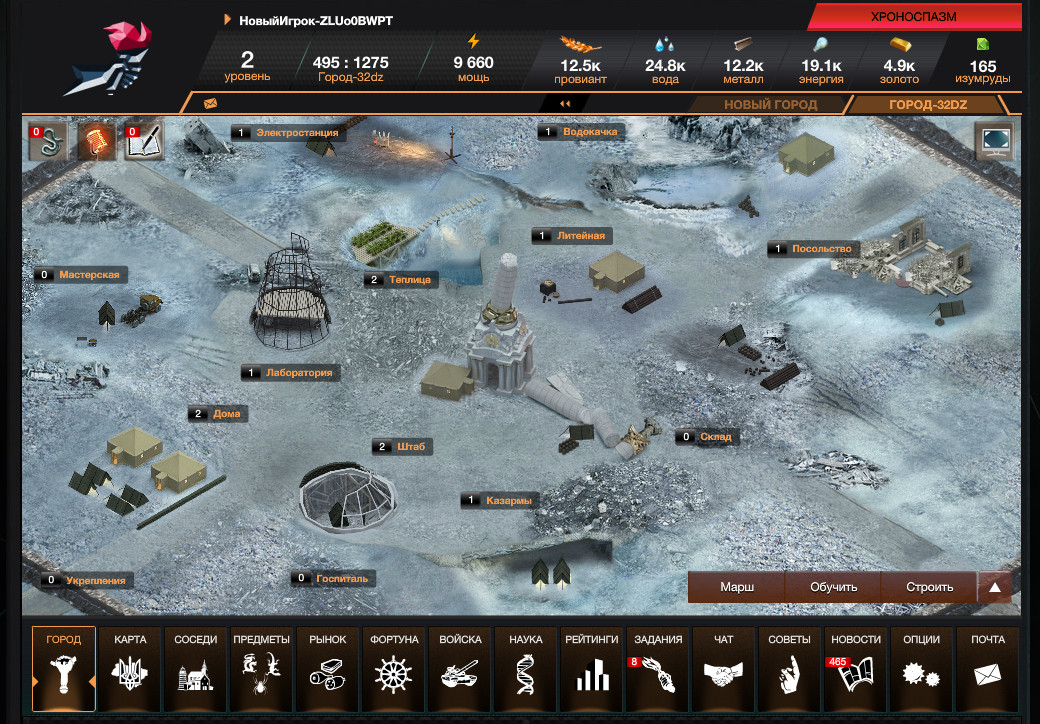The height and width of the screenshot is (724, 1040).
Task: Open the Соседи neighbors menu
Action: pos(195,661)
